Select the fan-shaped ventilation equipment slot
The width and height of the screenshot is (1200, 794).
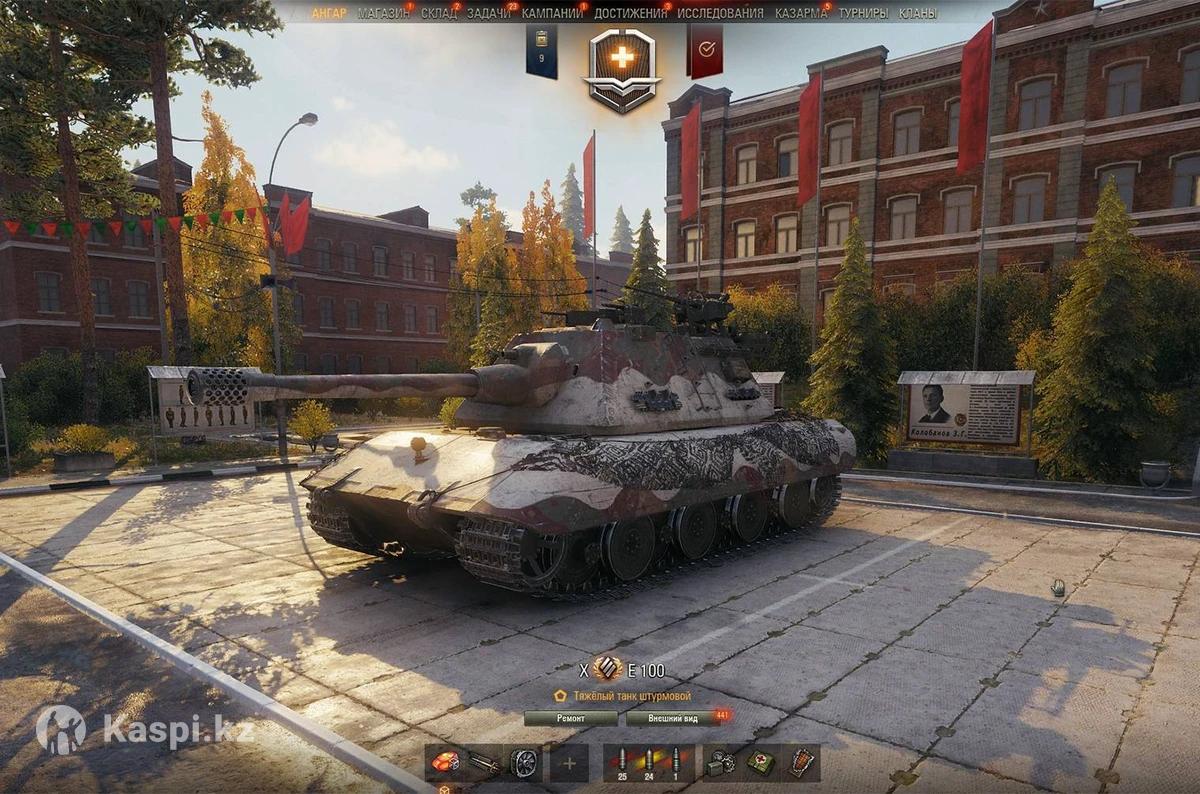523,763
